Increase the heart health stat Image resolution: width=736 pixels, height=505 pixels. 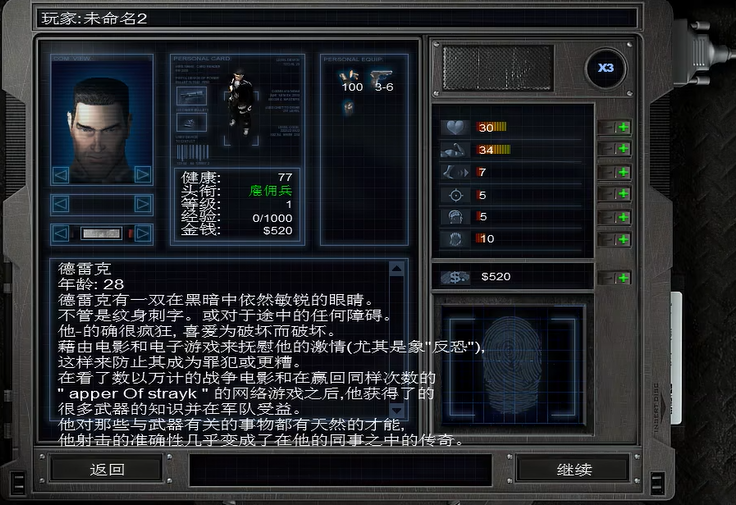pyautogui.click(x=622, y=127)
